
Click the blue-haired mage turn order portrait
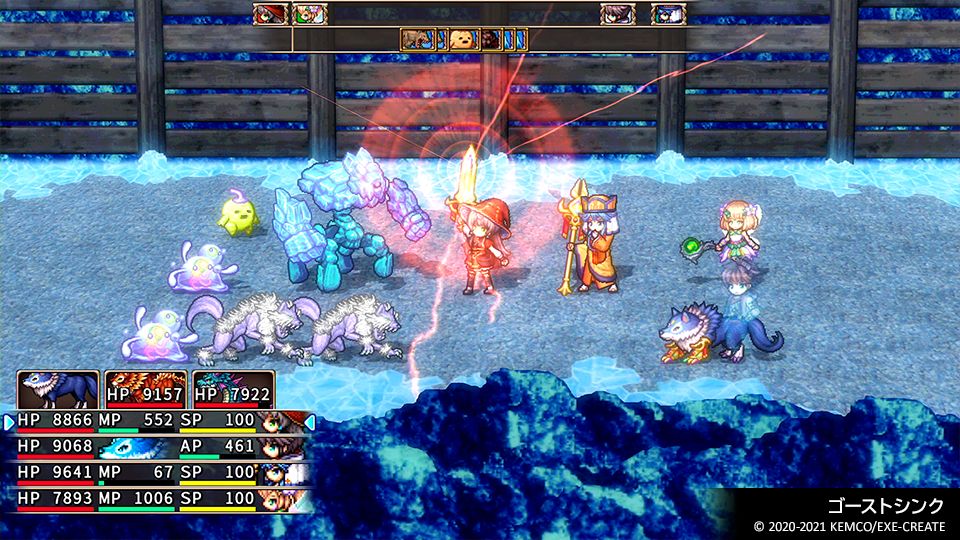click(667, 14)
